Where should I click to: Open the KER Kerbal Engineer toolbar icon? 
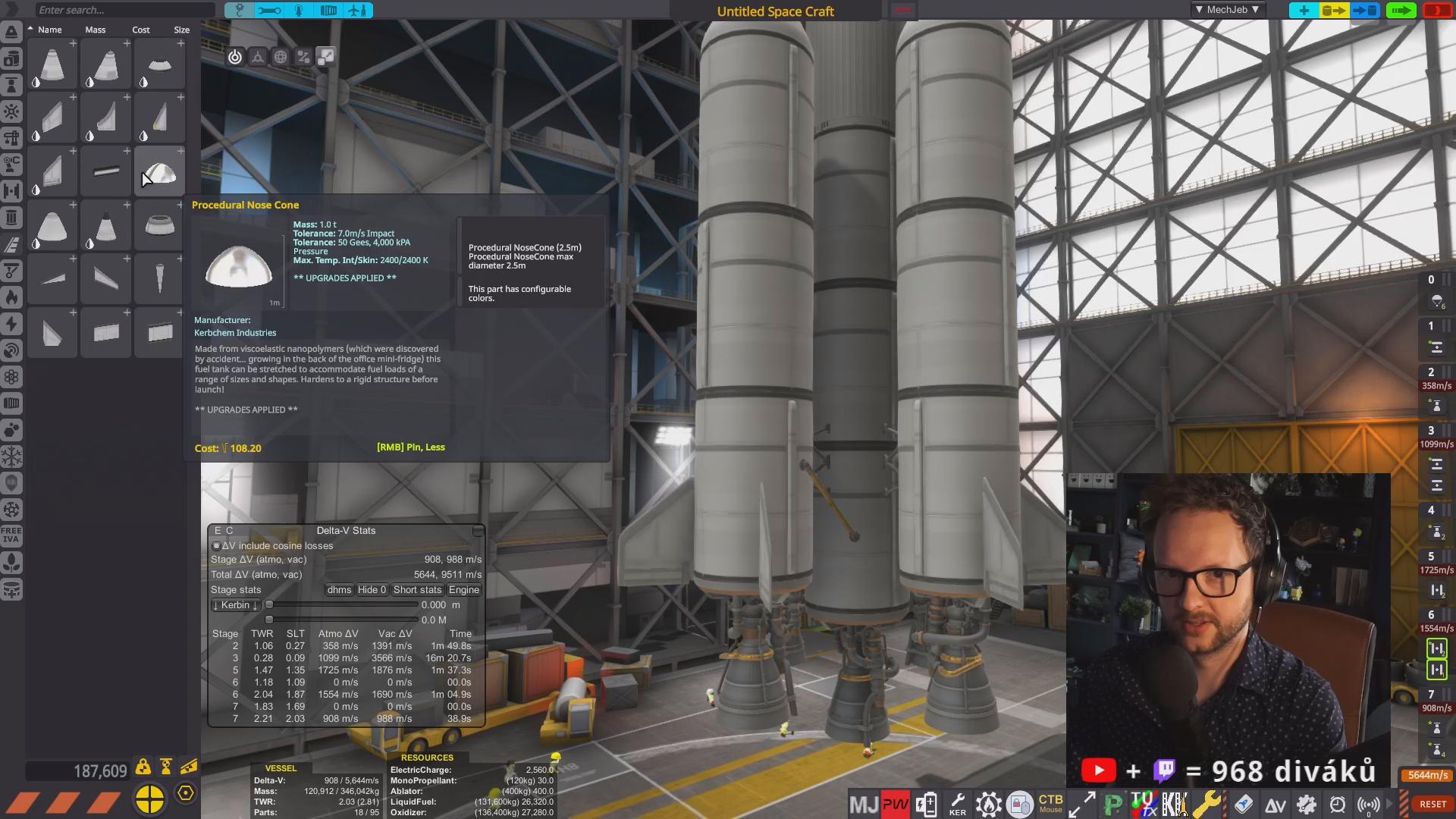pyautogui.click(x=958, y=804)
